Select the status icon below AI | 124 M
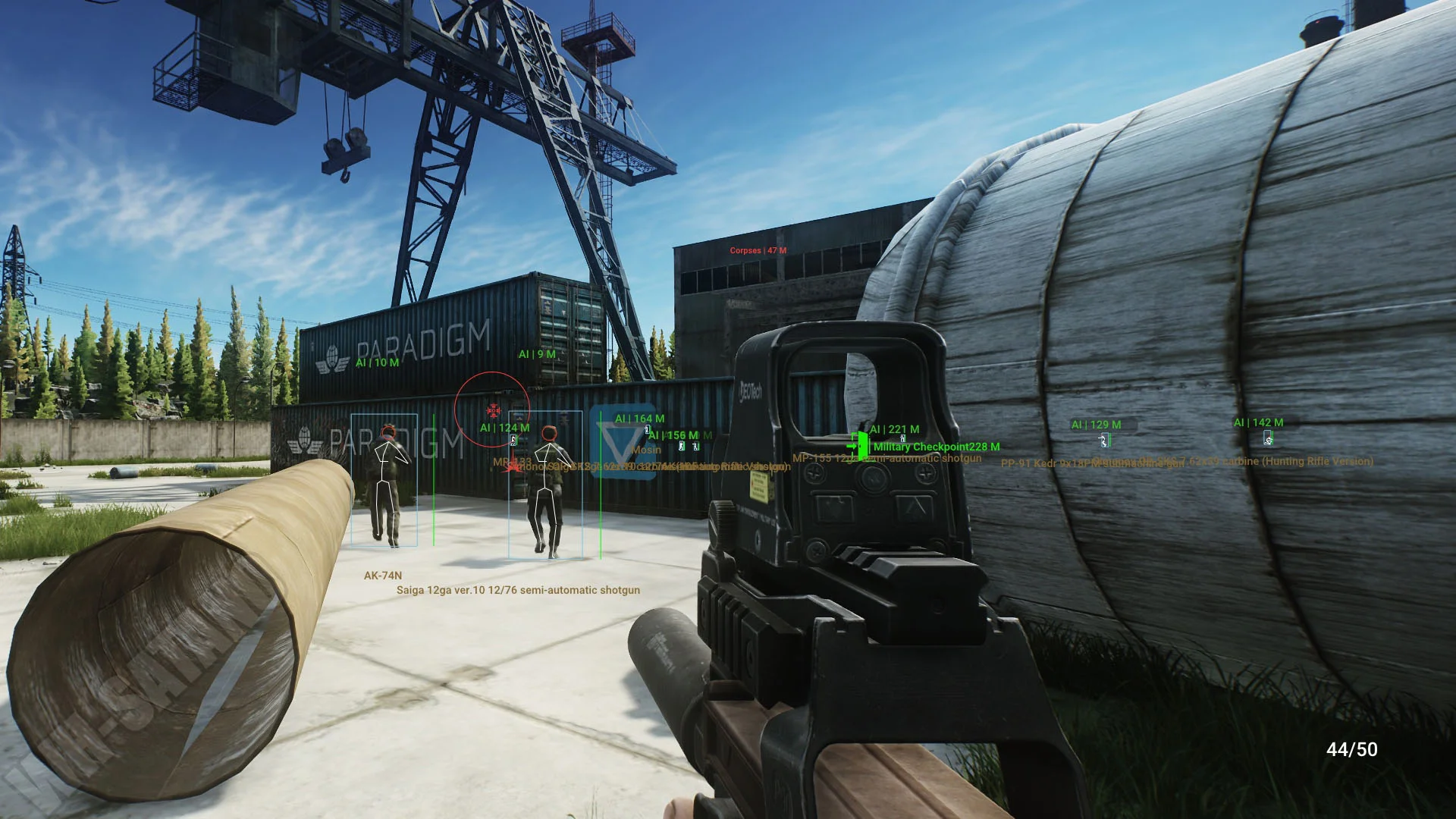1456x819 pixels. [x=514, y=441]
